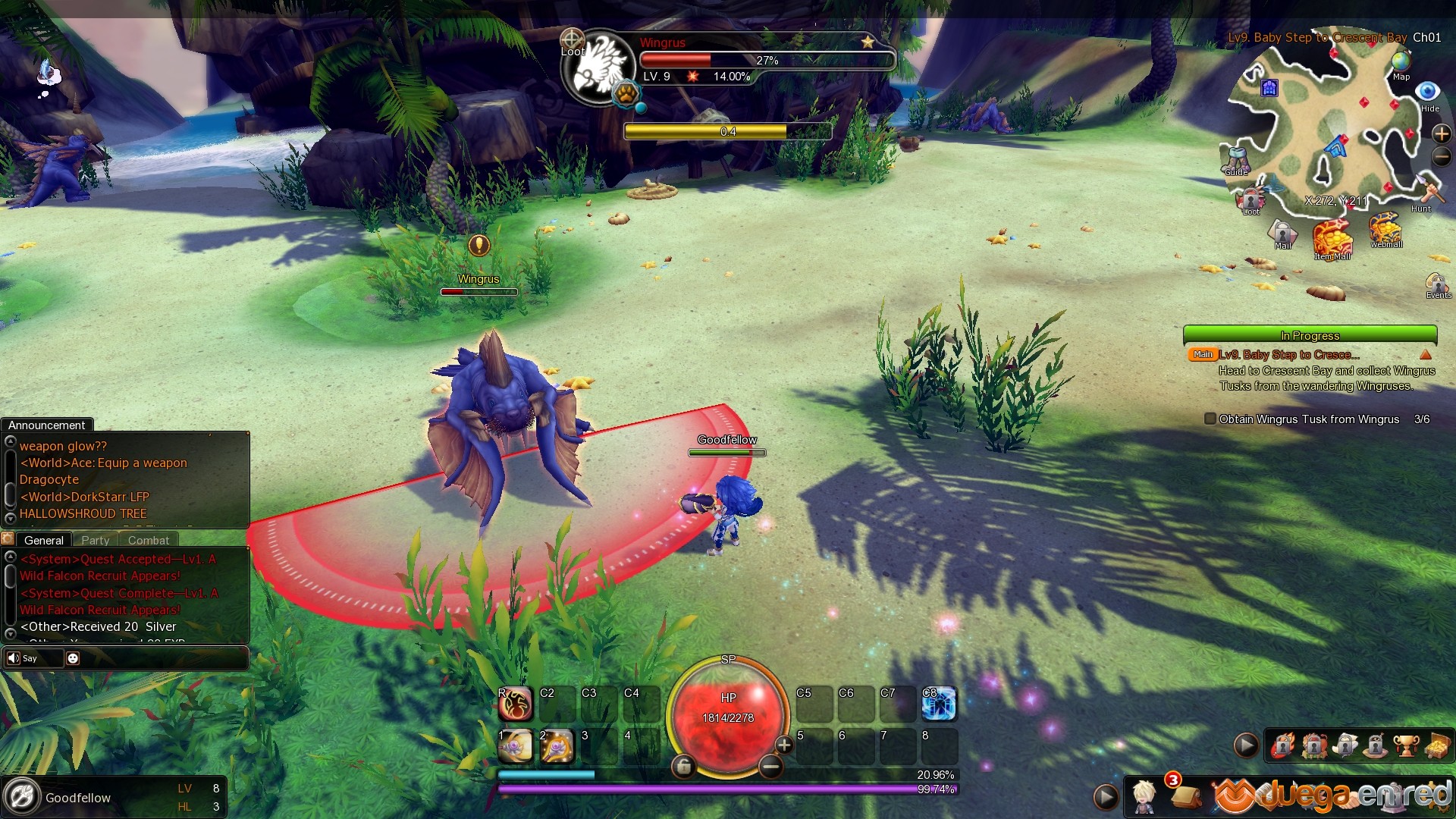The height and width of the screenshot is (819, 1456).
Task: Open the bag icon with notification badge
Action: click(x=1185, y=795)
